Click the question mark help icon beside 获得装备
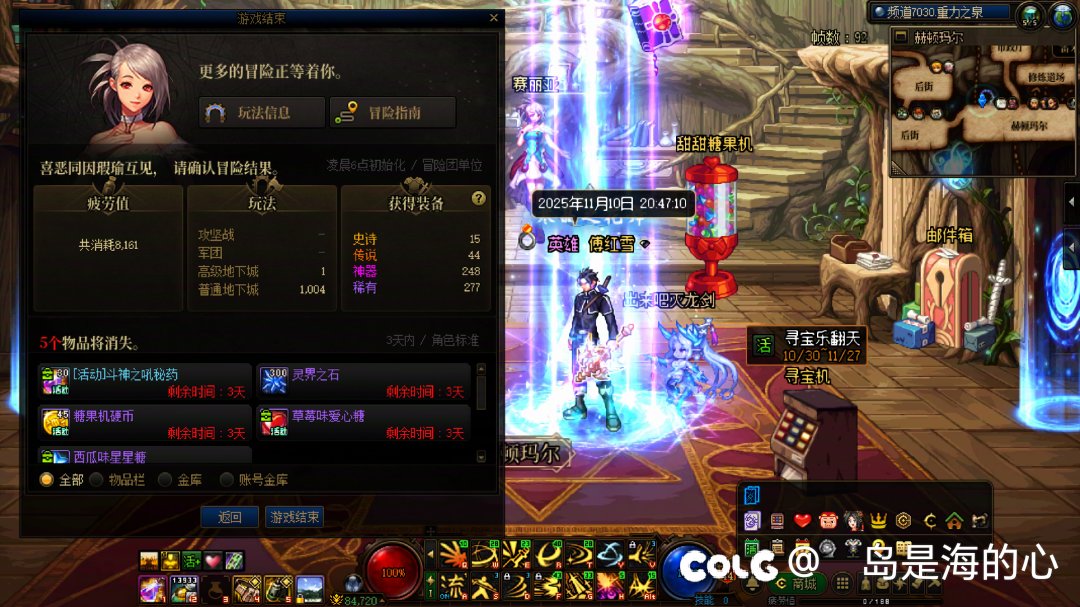Image resolution: width=1080 pixels, height=607 pixels. 478,198
